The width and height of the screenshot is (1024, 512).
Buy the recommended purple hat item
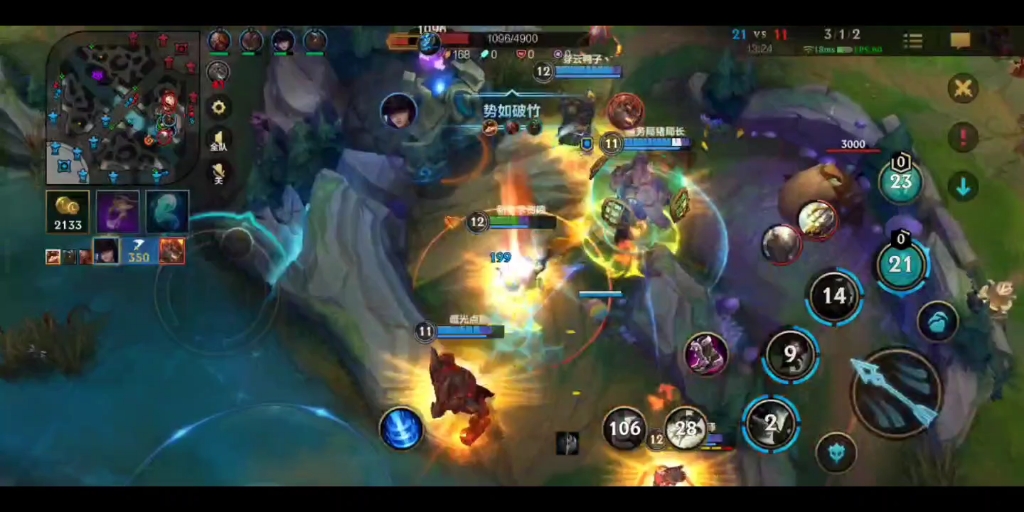tap(118, 212)
